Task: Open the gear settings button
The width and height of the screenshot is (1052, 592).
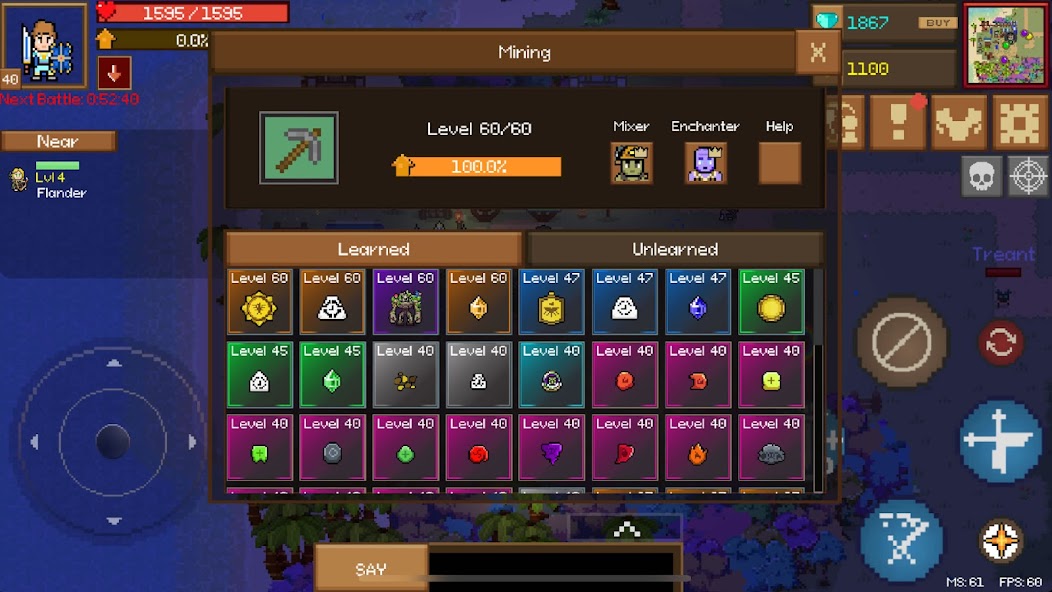Action: (1020, 122)
